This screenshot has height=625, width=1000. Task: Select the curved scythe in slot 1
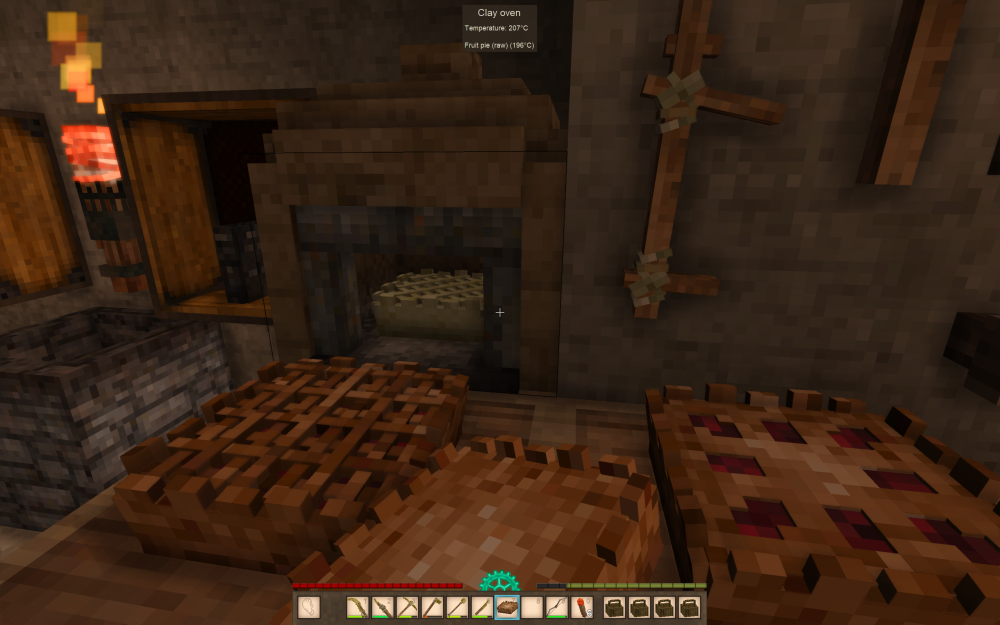[x=358, y=607]
